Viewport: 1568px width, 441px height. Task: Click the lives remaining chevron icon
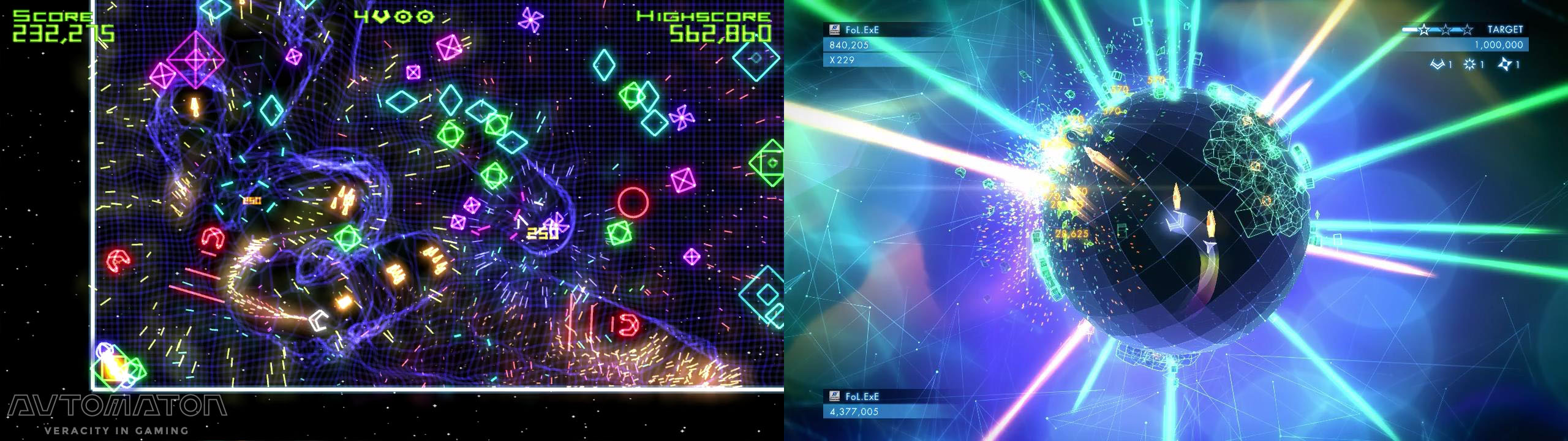1438,64
